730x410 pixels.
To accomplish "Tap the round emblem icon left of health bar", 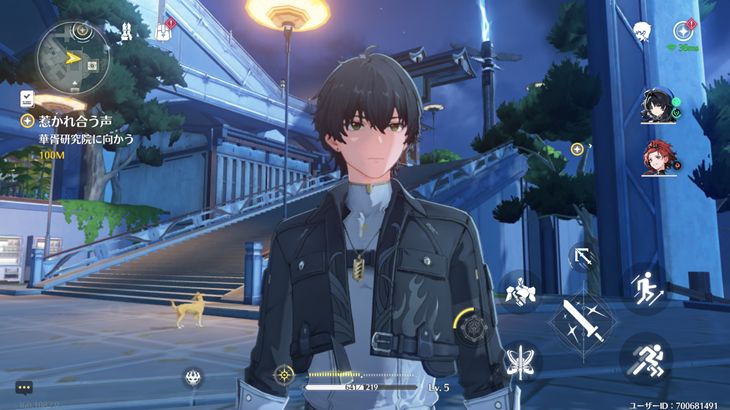I will pos(194,377).
